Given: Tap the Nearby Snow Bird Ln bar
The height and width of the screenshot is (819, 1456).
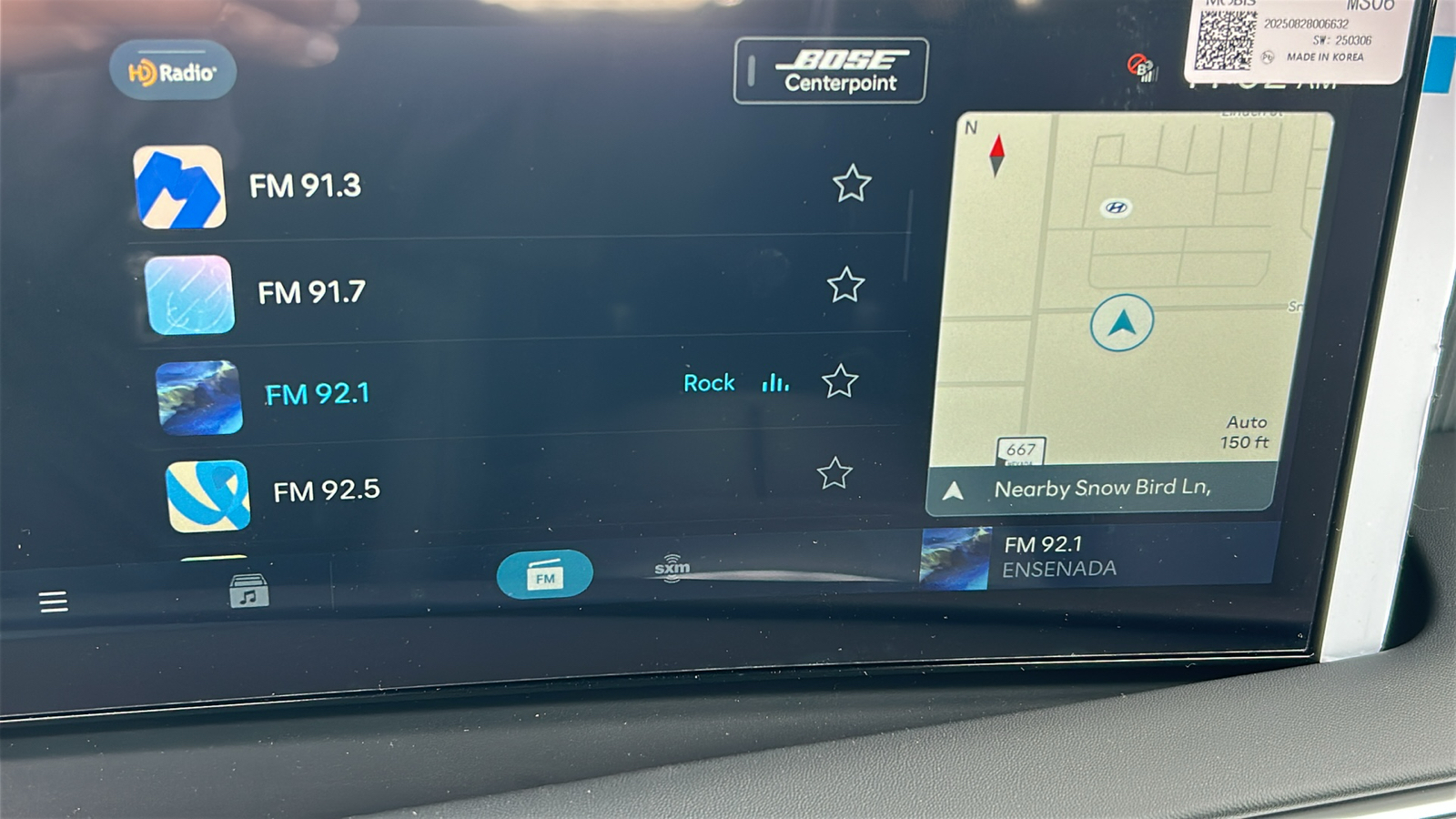Looking at the screenshot, I should 1101,489.
